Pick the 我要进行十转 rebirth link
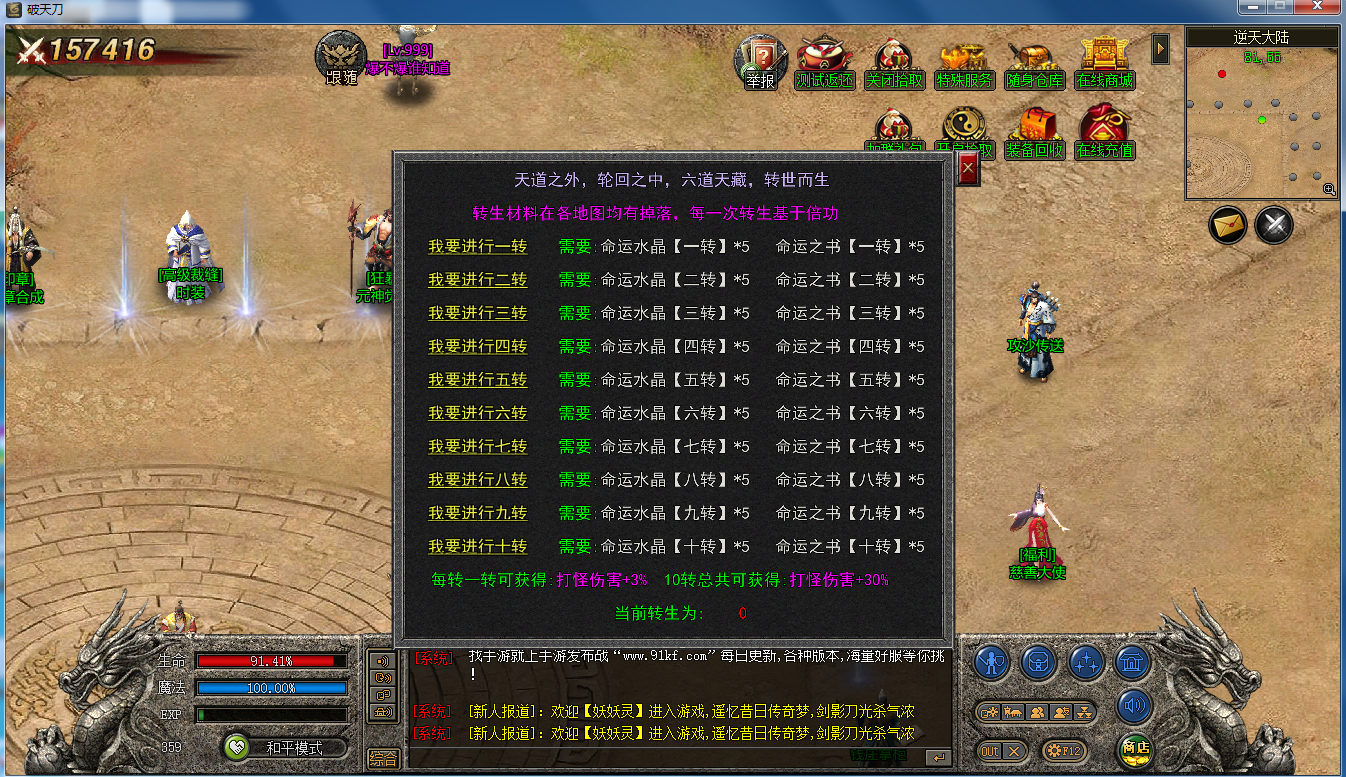 [x=477, y=547]
